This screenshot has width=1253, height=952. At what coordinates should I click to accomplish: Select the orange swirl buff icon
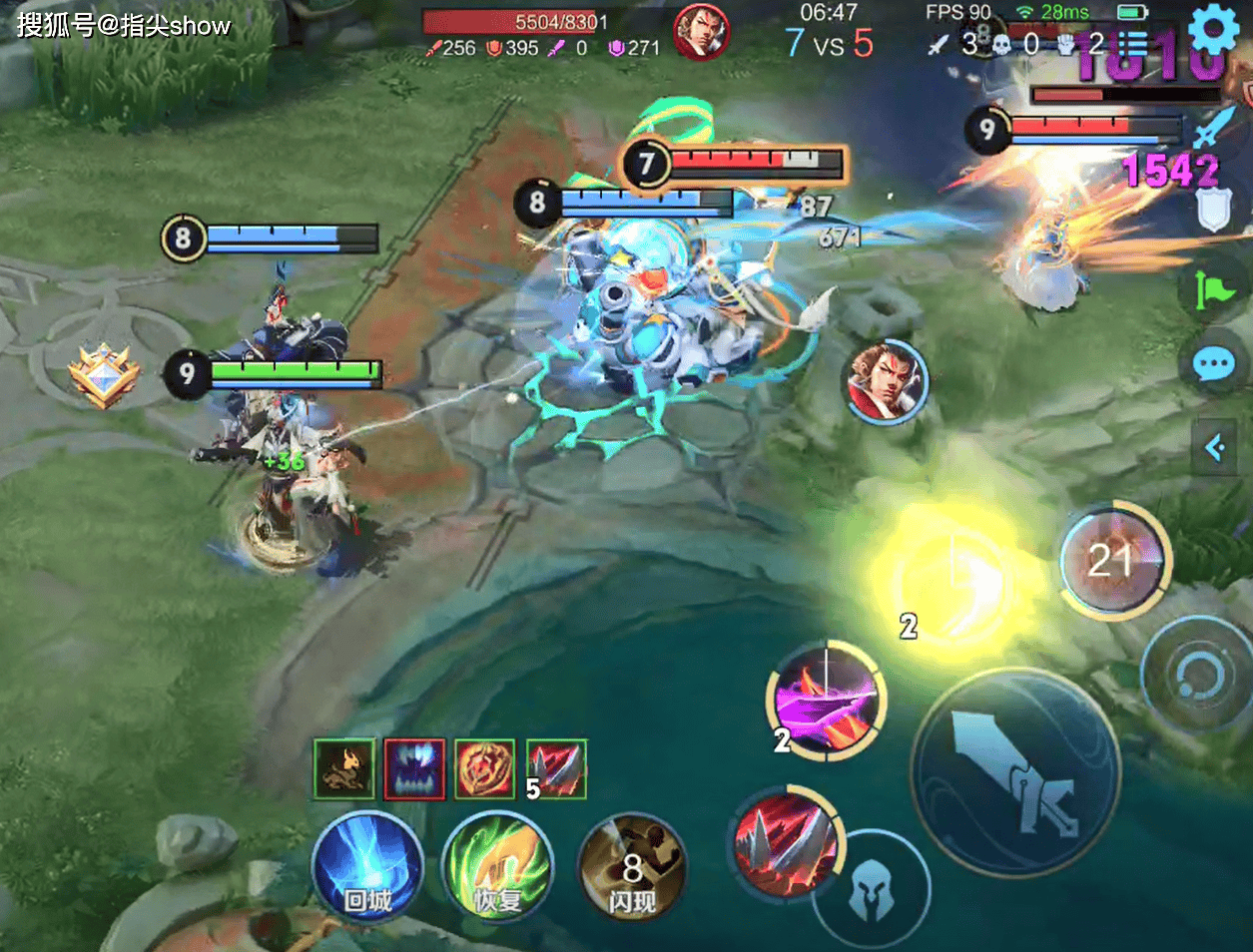pyautogui.click(x=485, y=769)
